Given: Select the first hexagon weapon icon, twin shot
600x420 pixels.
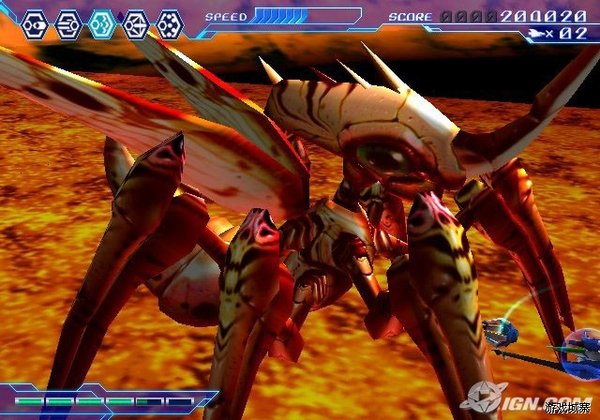Looking at the screenshot, I should (34, 23).
